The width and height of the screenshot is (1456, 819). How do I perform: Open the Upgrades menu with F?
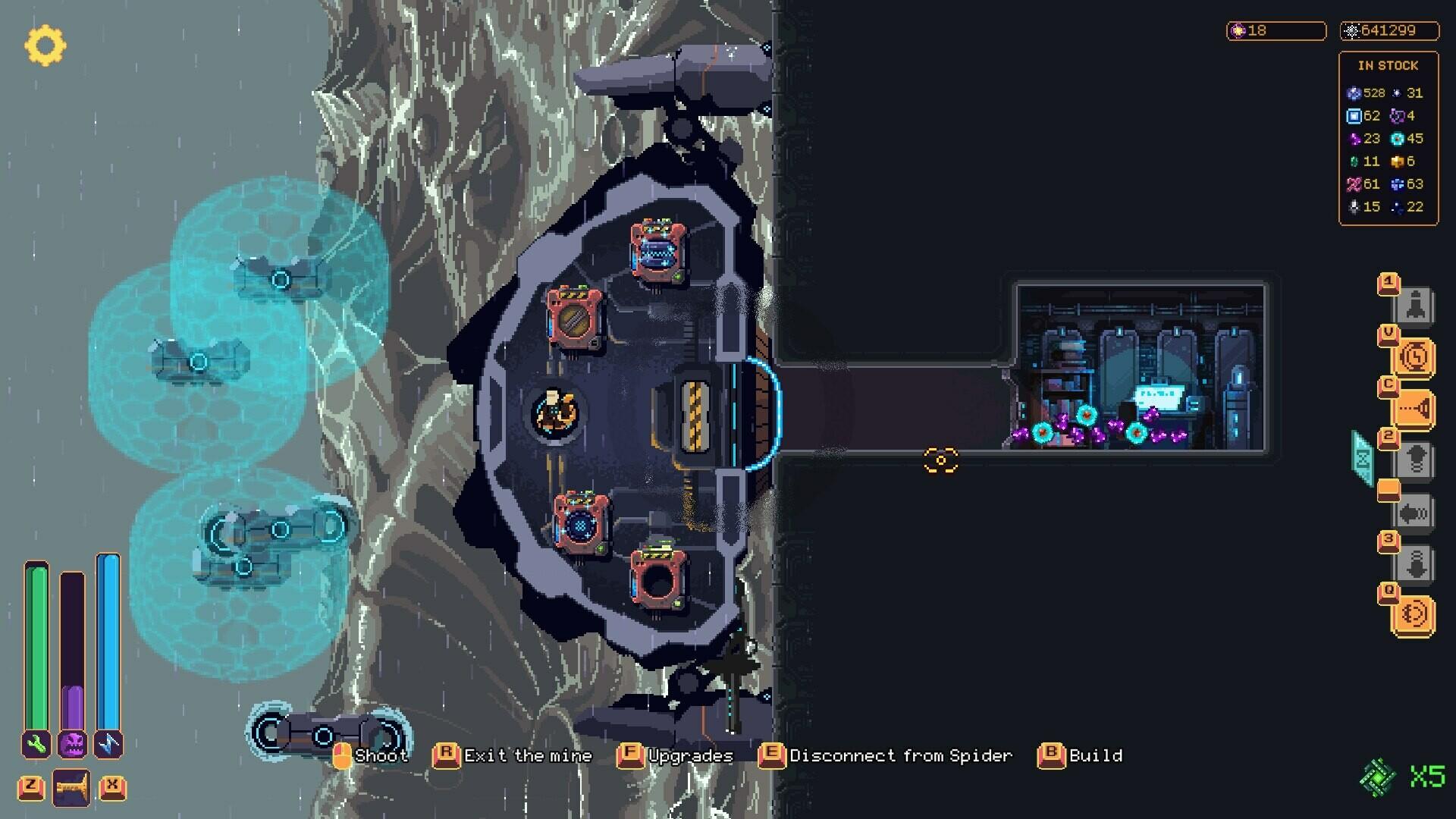click(689, 755)
